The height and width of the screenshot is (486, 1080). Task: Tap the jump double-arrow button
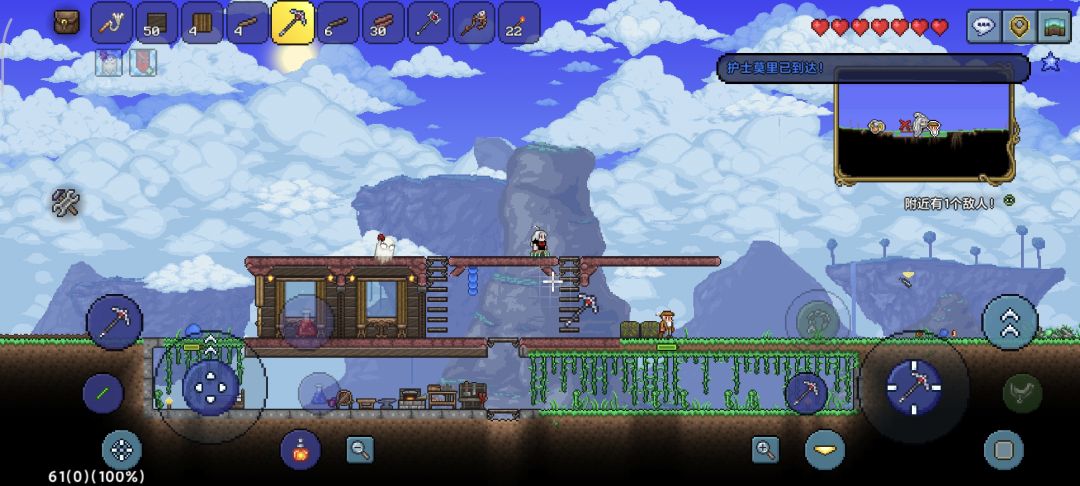[x=1009, y=322]
